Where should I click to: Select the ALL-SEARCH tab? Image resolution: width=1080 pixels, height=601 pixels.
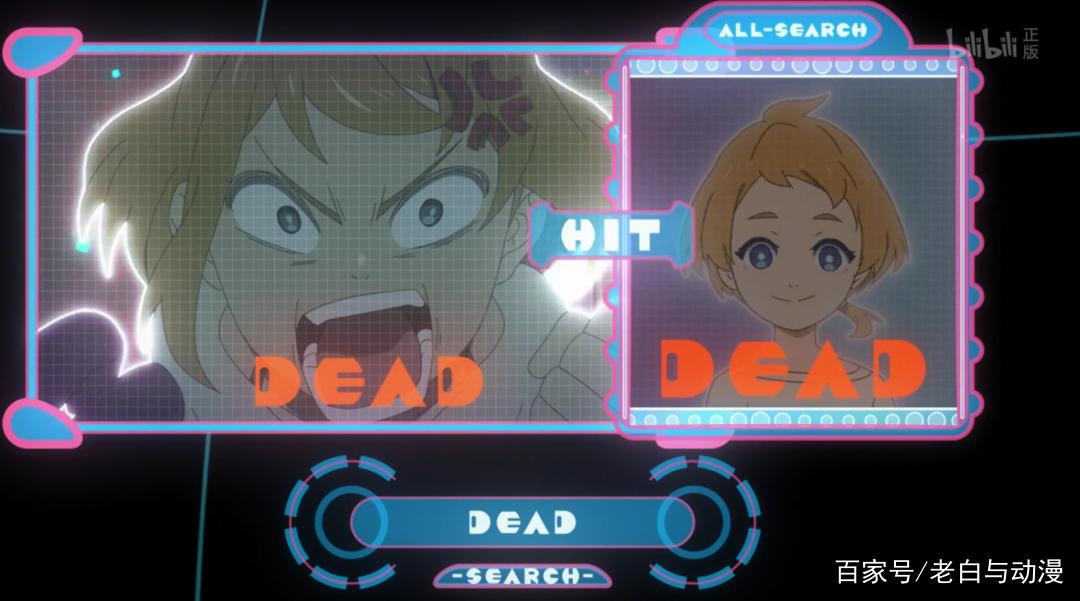click(792, 30)
